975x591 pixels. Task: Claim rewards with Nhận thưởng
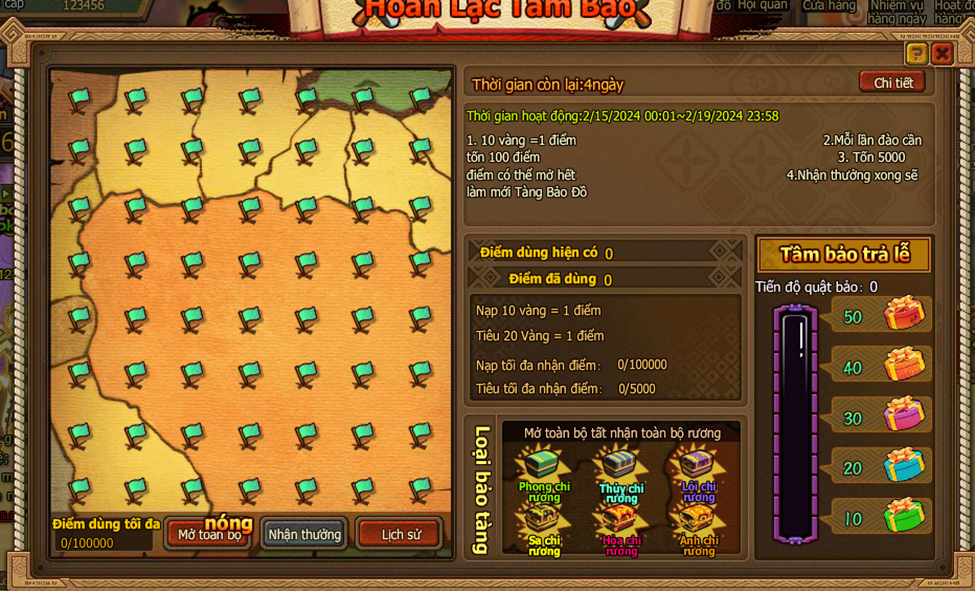coord(304,534)
